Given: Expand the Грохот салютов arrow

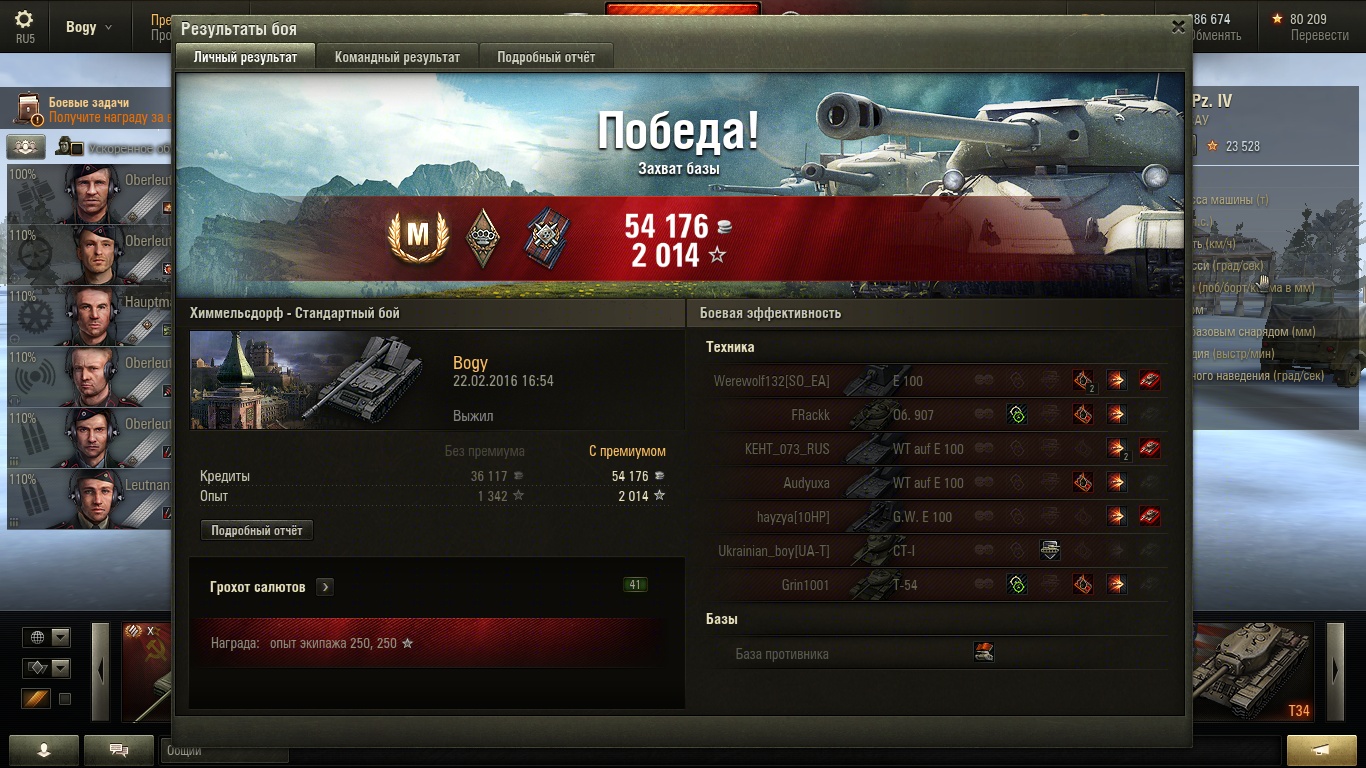Looking at the screenshot, I should point(325,587).
